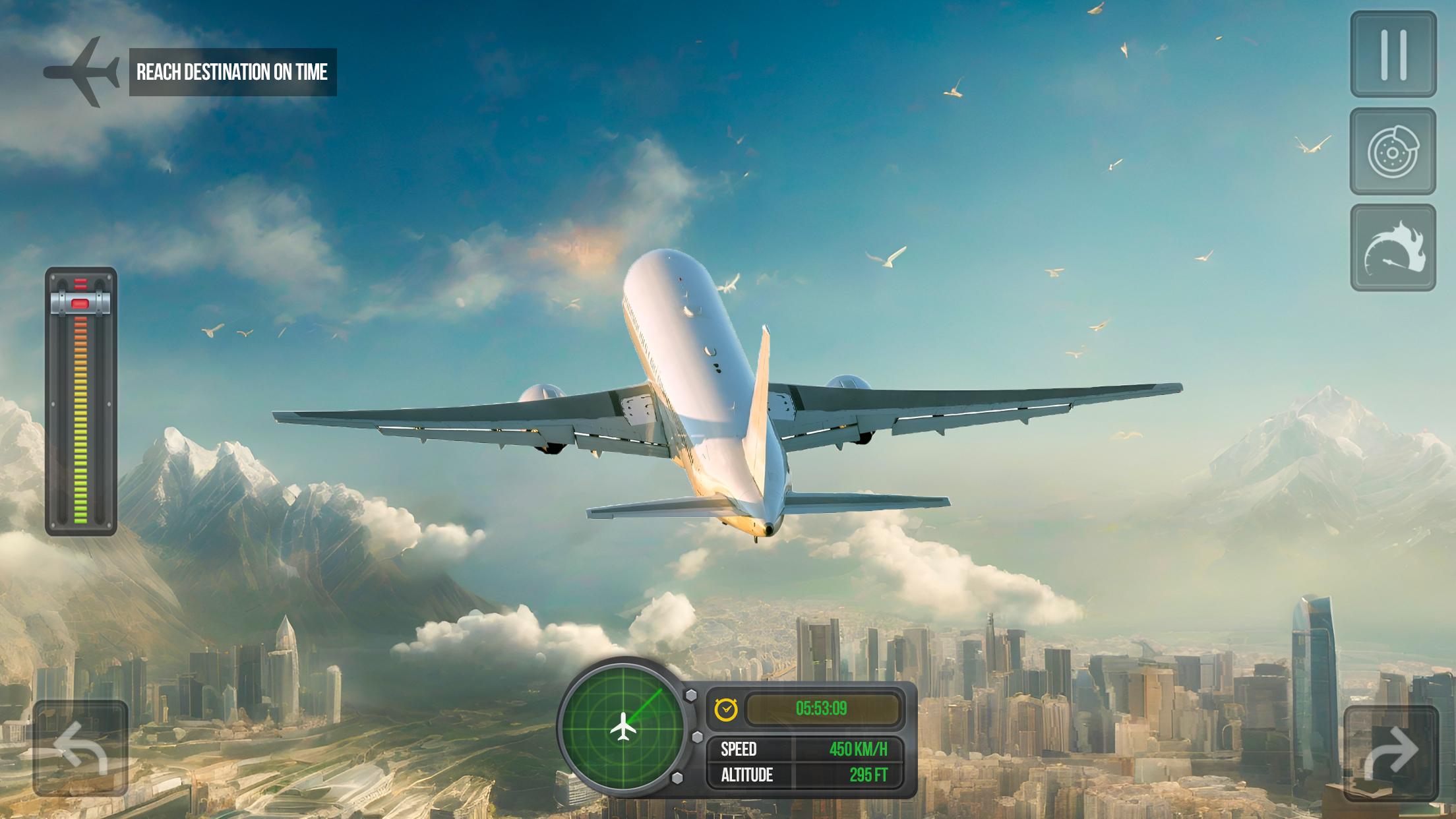
Task: Steer the plane left with the arrow
Action: pos(80,748)
